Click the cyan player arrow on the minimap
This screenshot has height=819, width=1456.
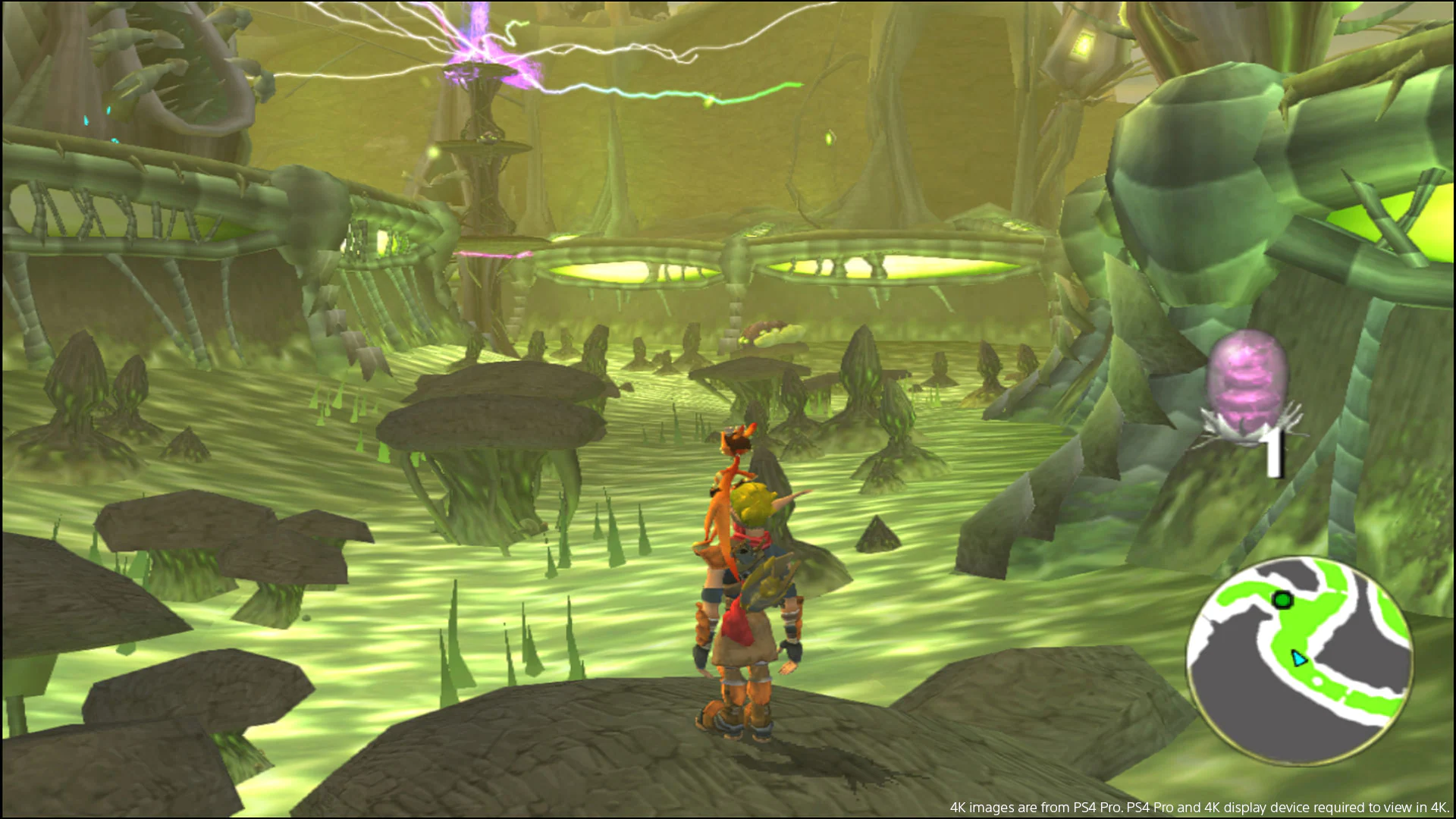[x=1299, y=658]
